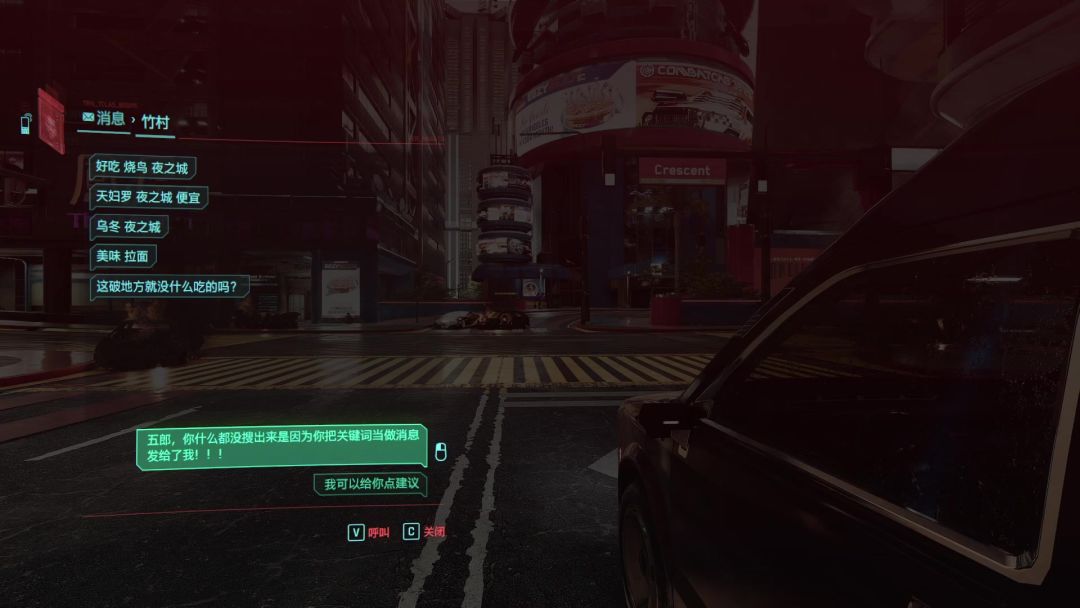Choose the reply about mistaken search keywords
The image size is (1080, 608).
282,446
